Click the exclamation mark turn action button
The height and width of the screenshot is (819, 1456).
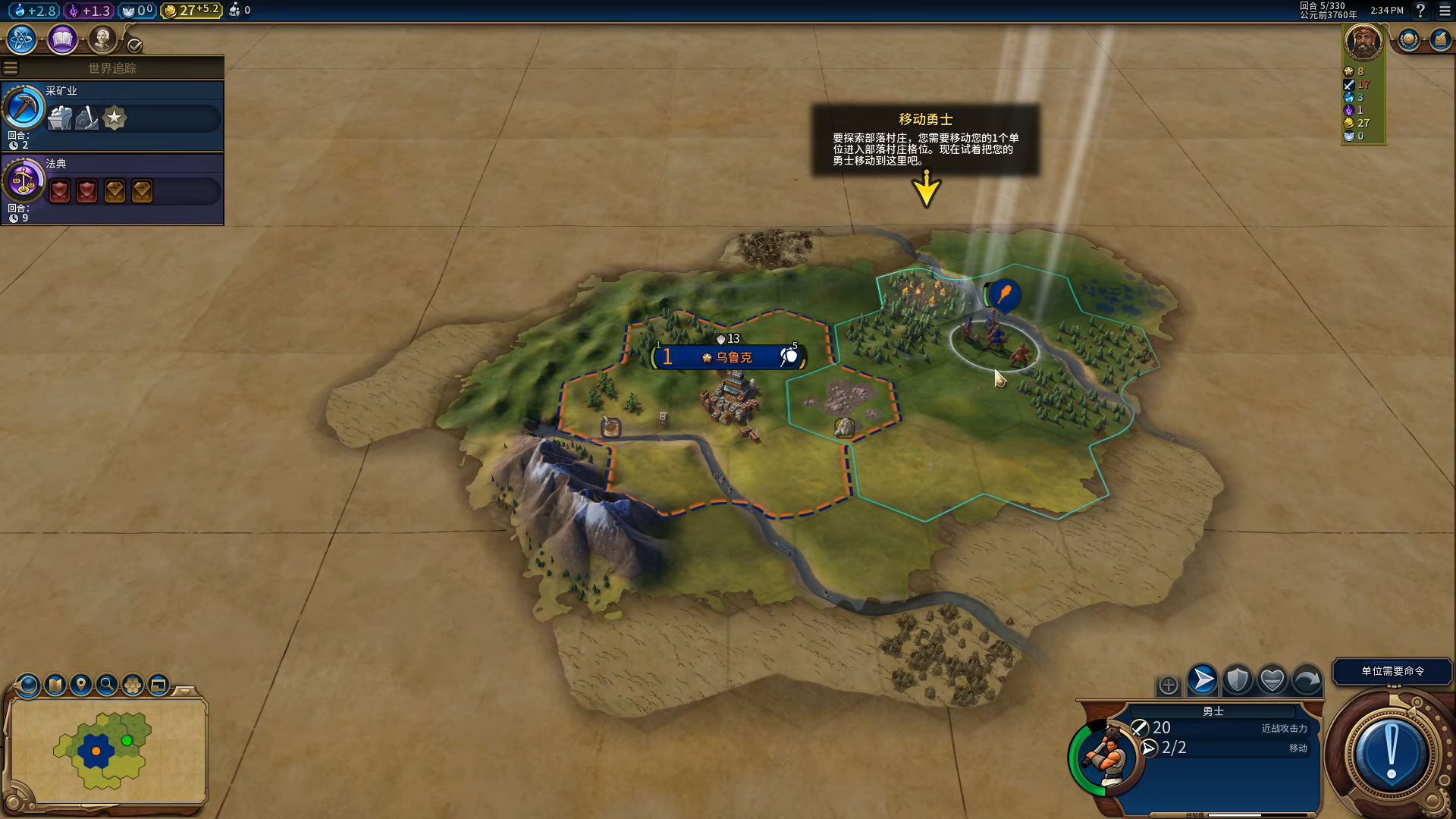point(1391,753)
